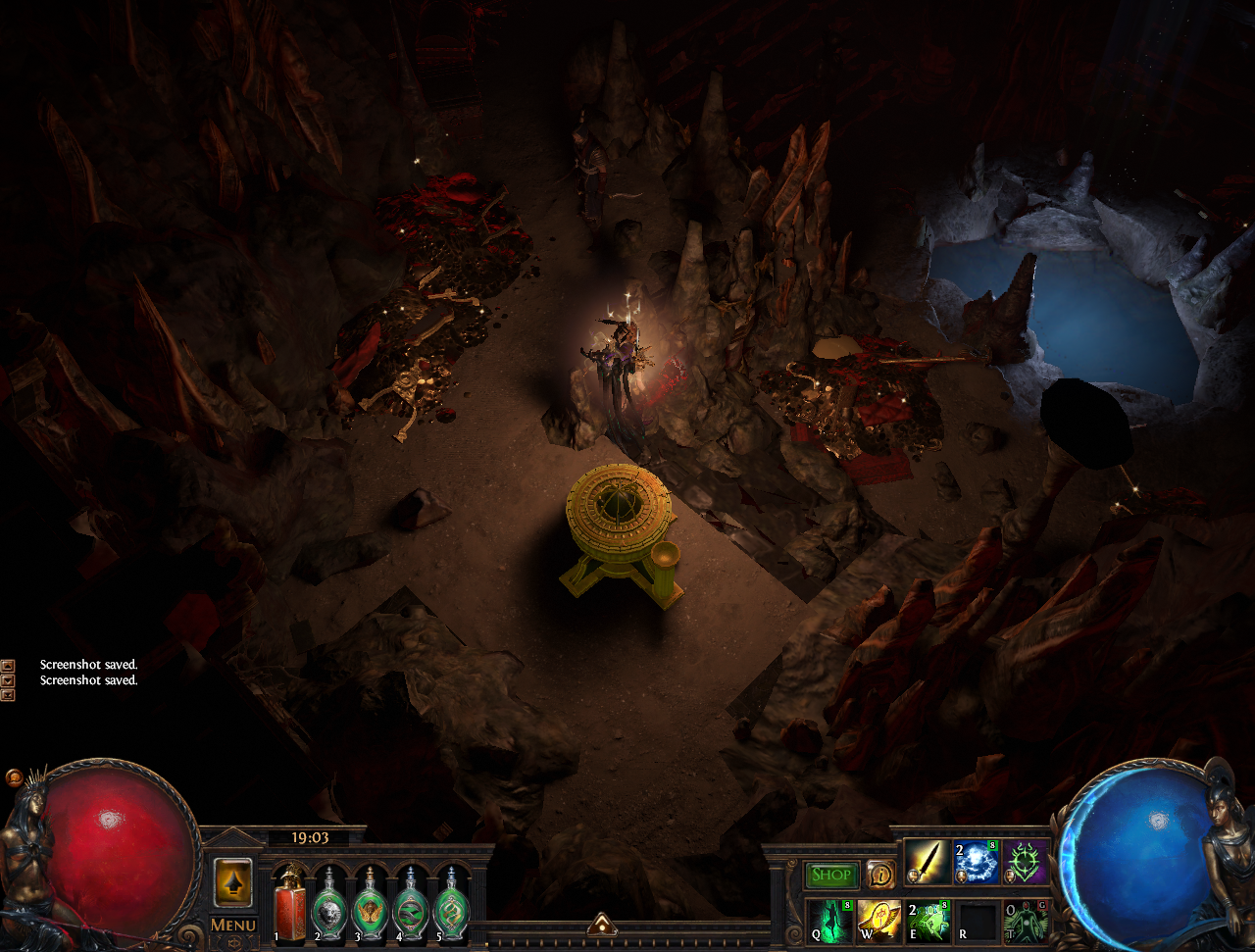The height and width of the screenshot is (952, 1255).
Task: Use the green winged-emblem flask in slot 3
Action: pyautogui.click(x=371, y=904)
